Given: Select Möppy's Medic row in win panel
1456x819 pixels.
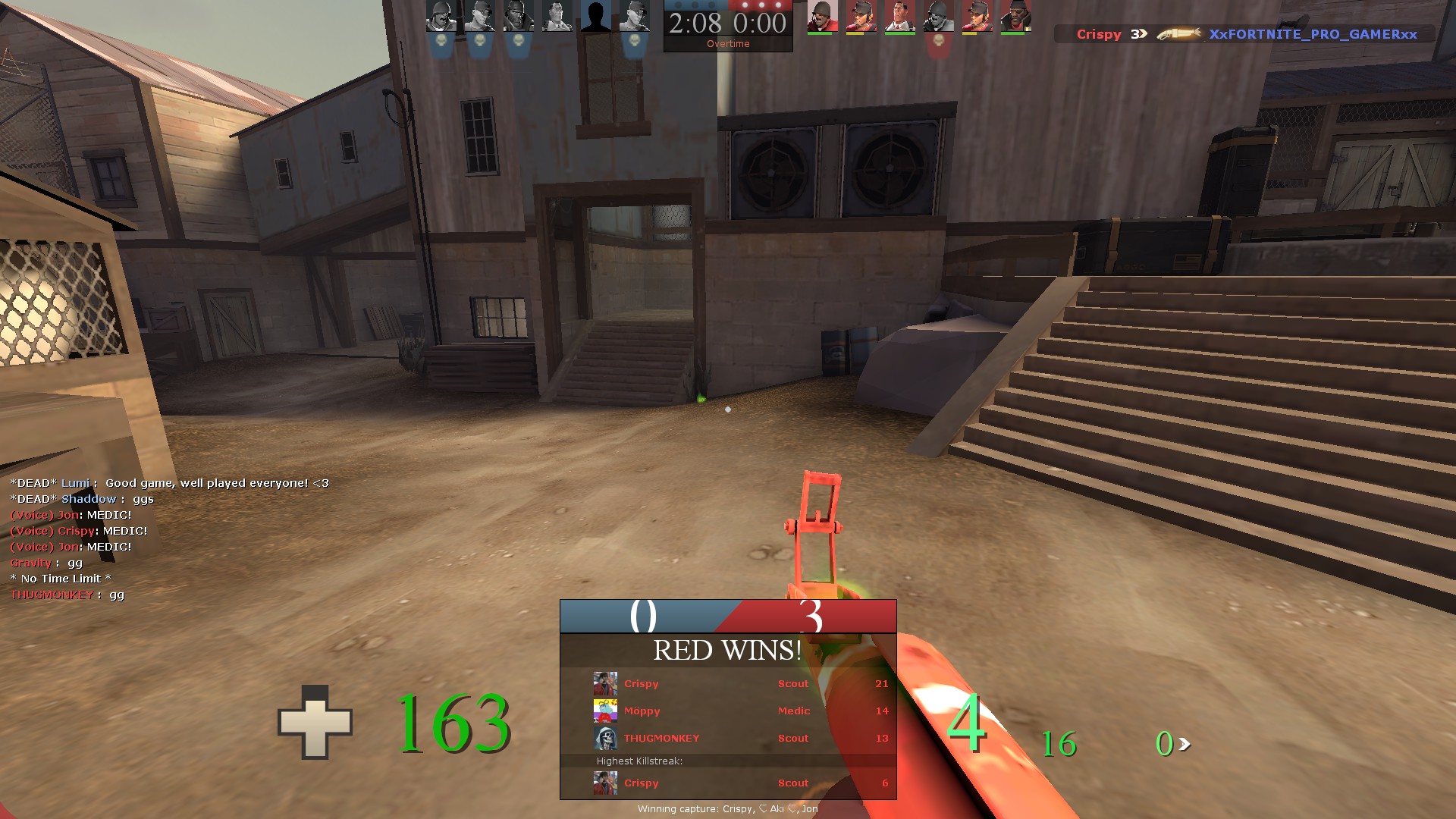Looking at the screenshot, I should (728, 711).
